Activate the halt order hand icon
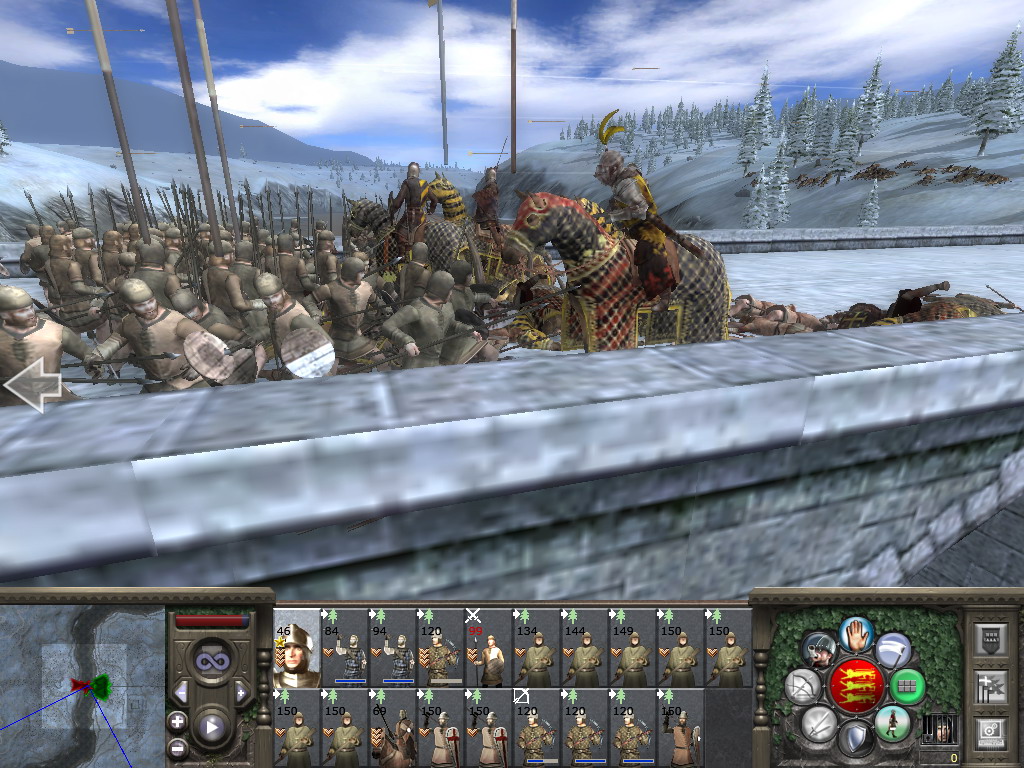The image size is (1024, 768). [x=856, y=634]
